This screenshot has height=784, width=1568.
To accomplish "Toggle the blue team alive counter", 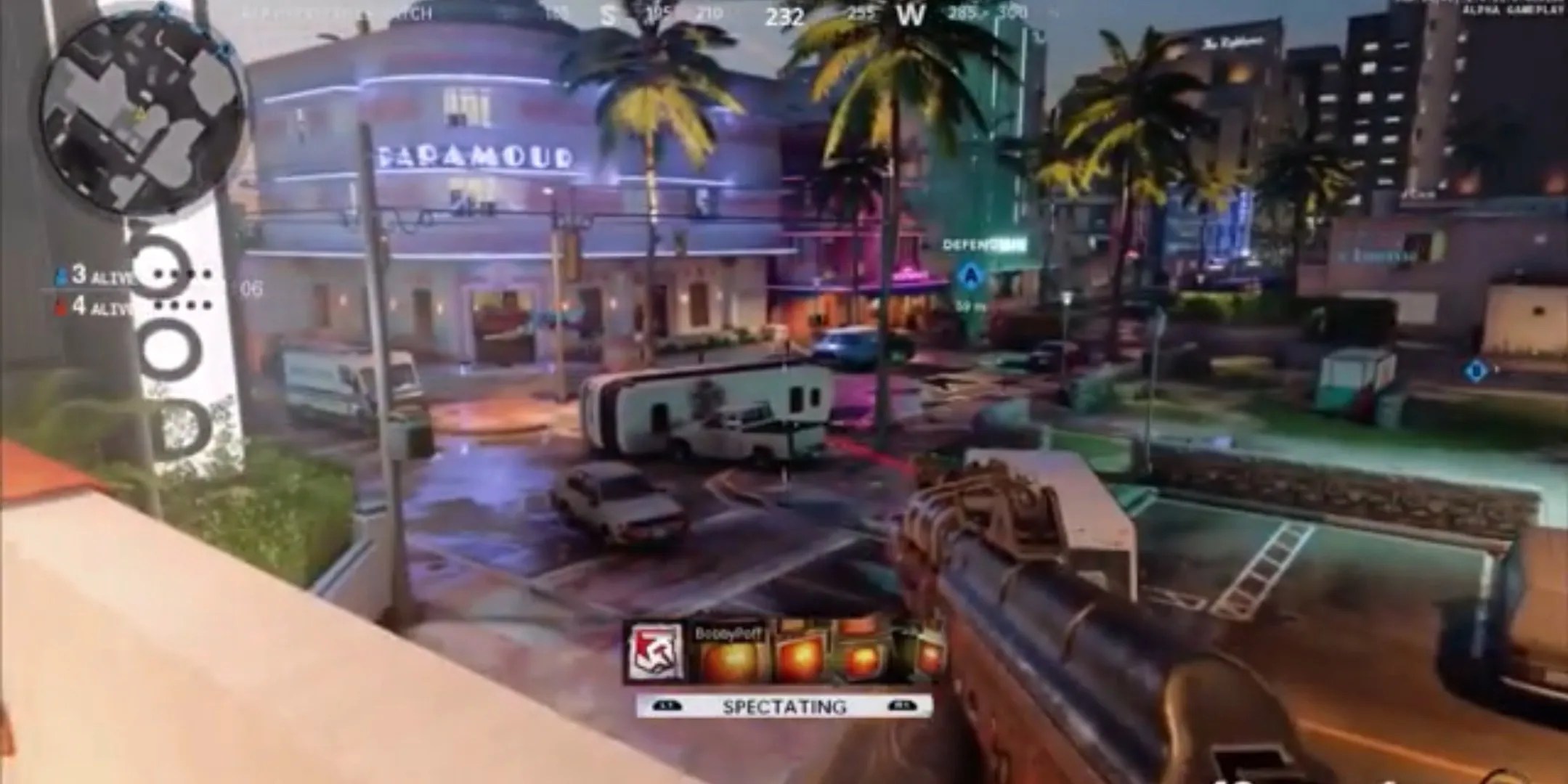I will pos(98,274).
